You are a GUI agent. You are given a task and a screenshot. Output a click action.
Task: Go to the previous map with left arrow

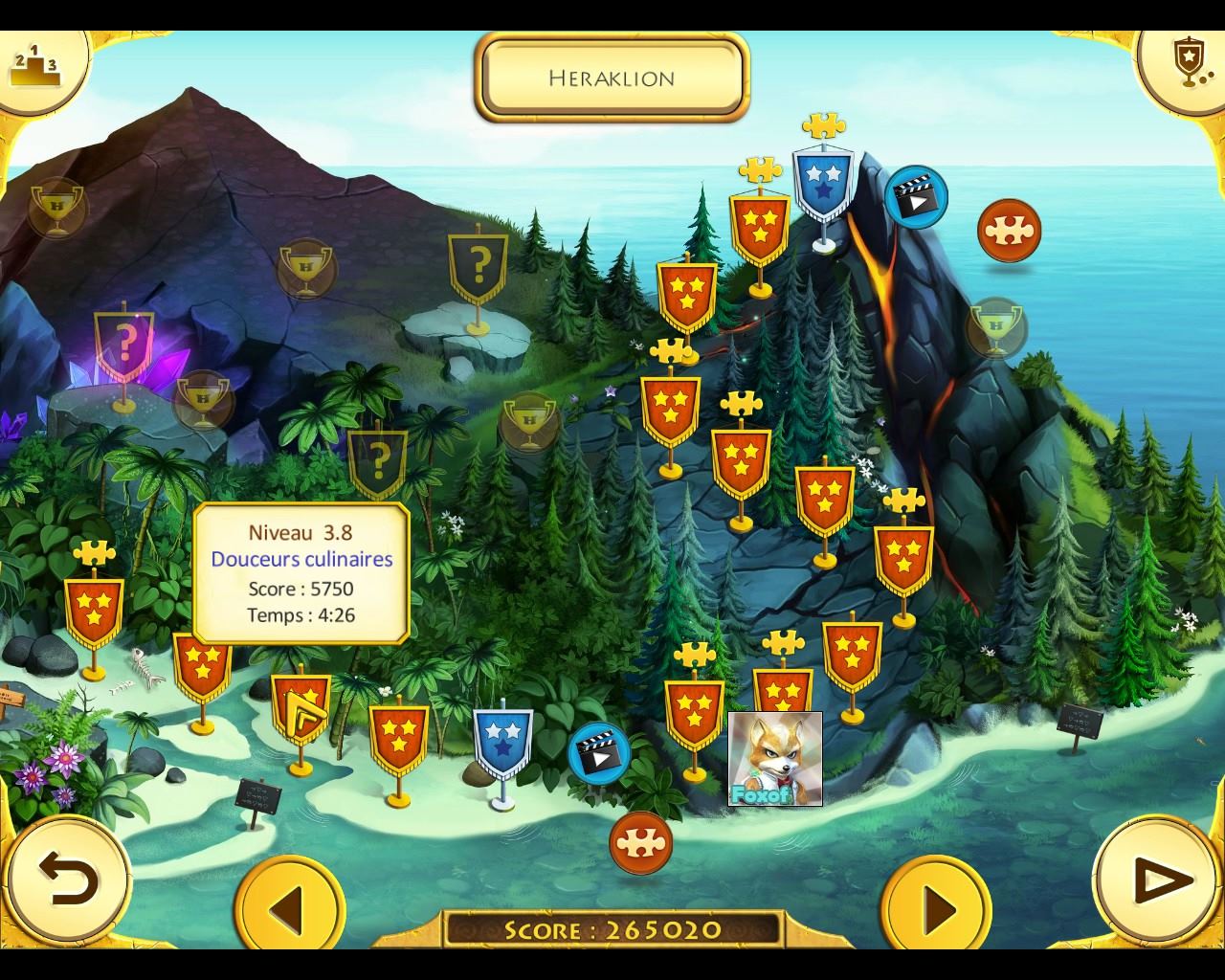[x=289, y=907]
